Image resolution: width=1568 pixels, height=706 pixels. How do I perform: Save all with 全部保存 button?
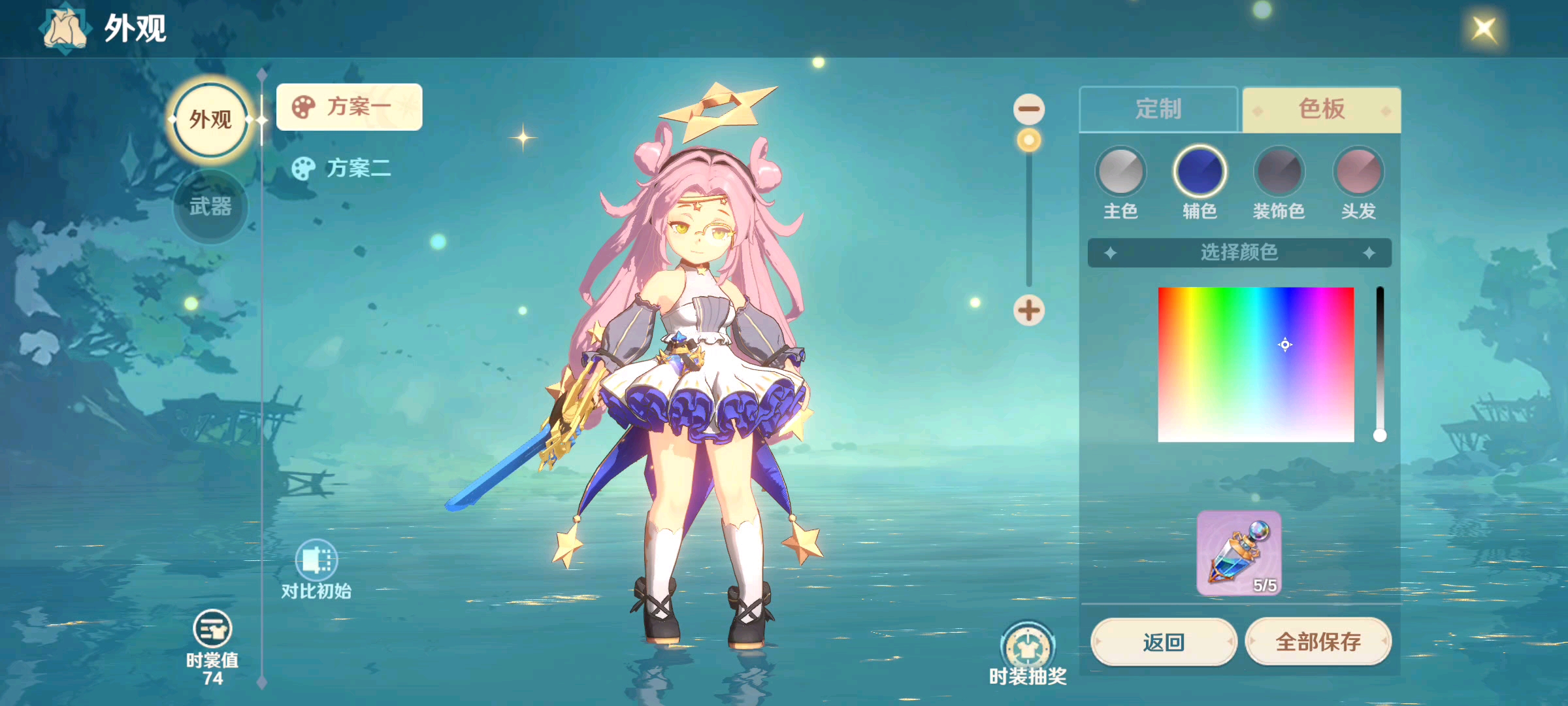click(1318, 642)
